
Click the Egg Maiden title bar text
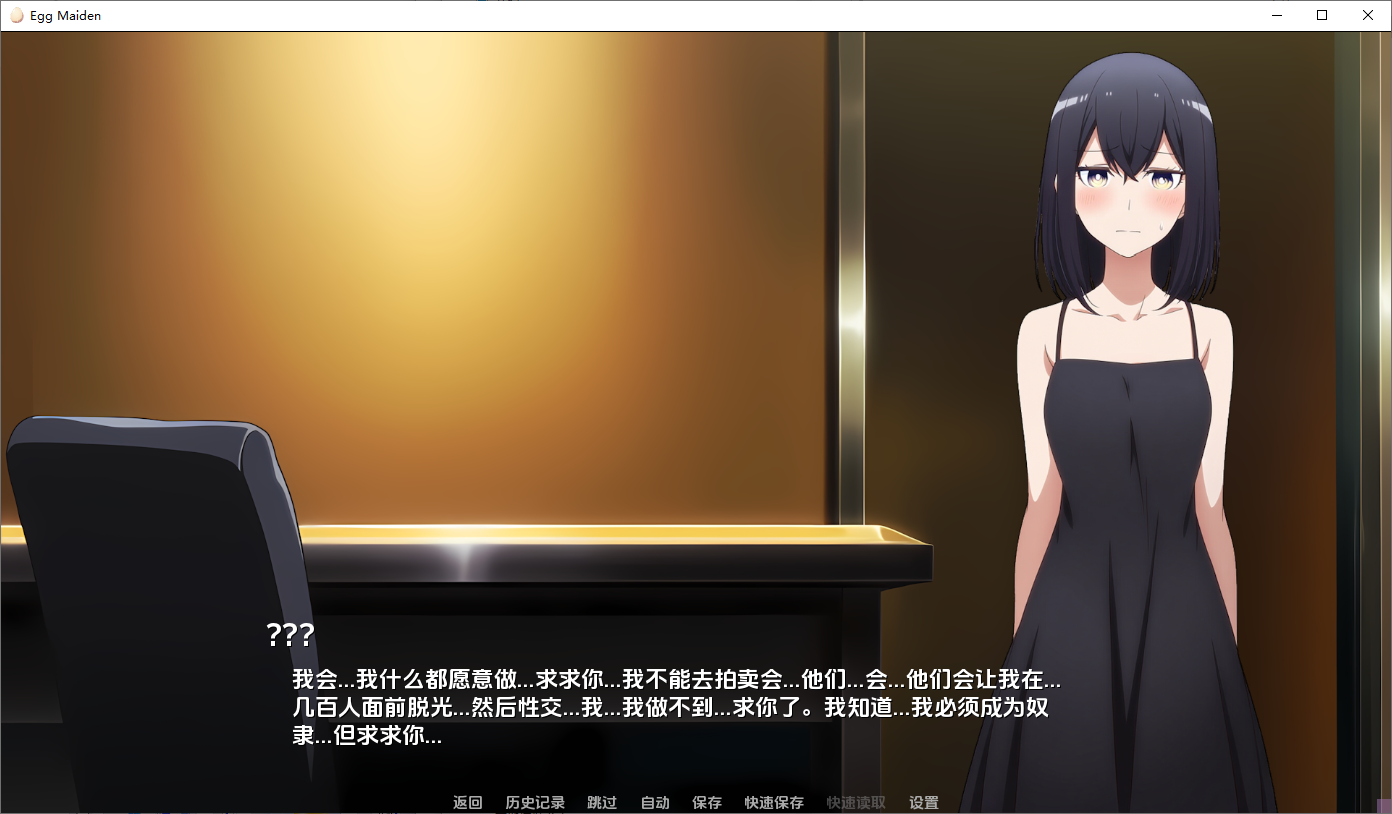tap(66, 15)
